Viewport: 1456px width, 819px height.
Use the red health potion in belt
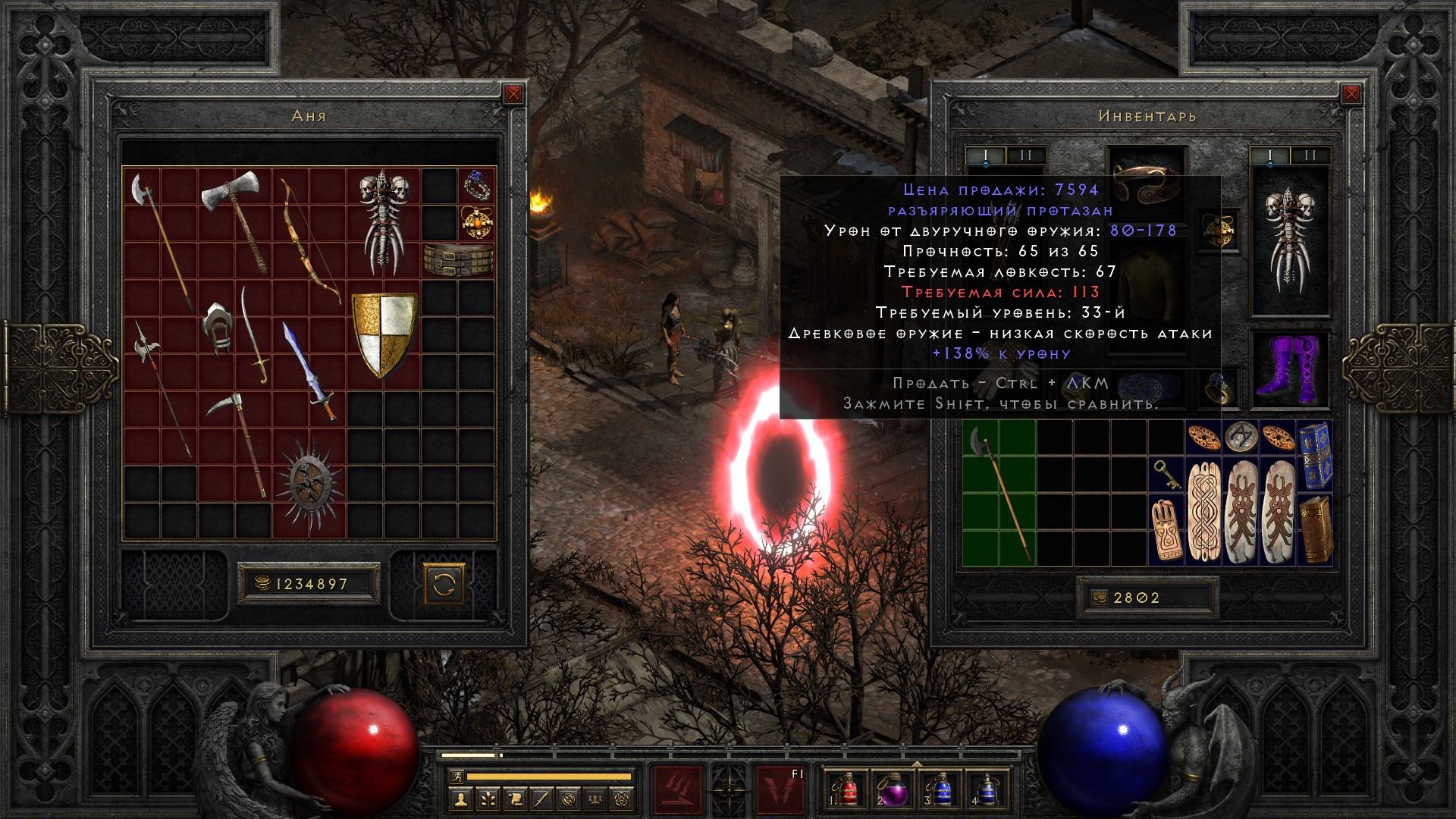point(846,787)
